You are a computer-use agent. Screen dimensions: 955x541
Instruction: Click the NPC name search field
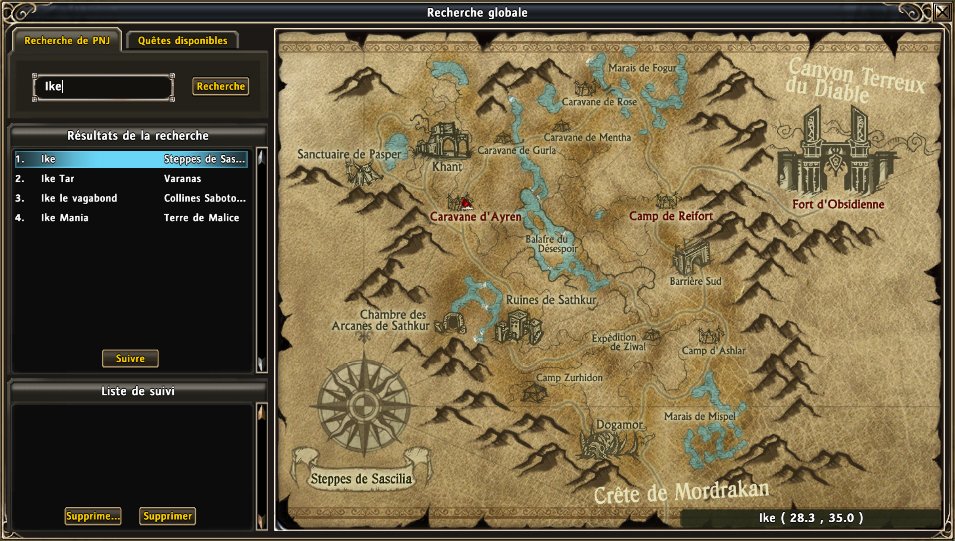[104, 87]
